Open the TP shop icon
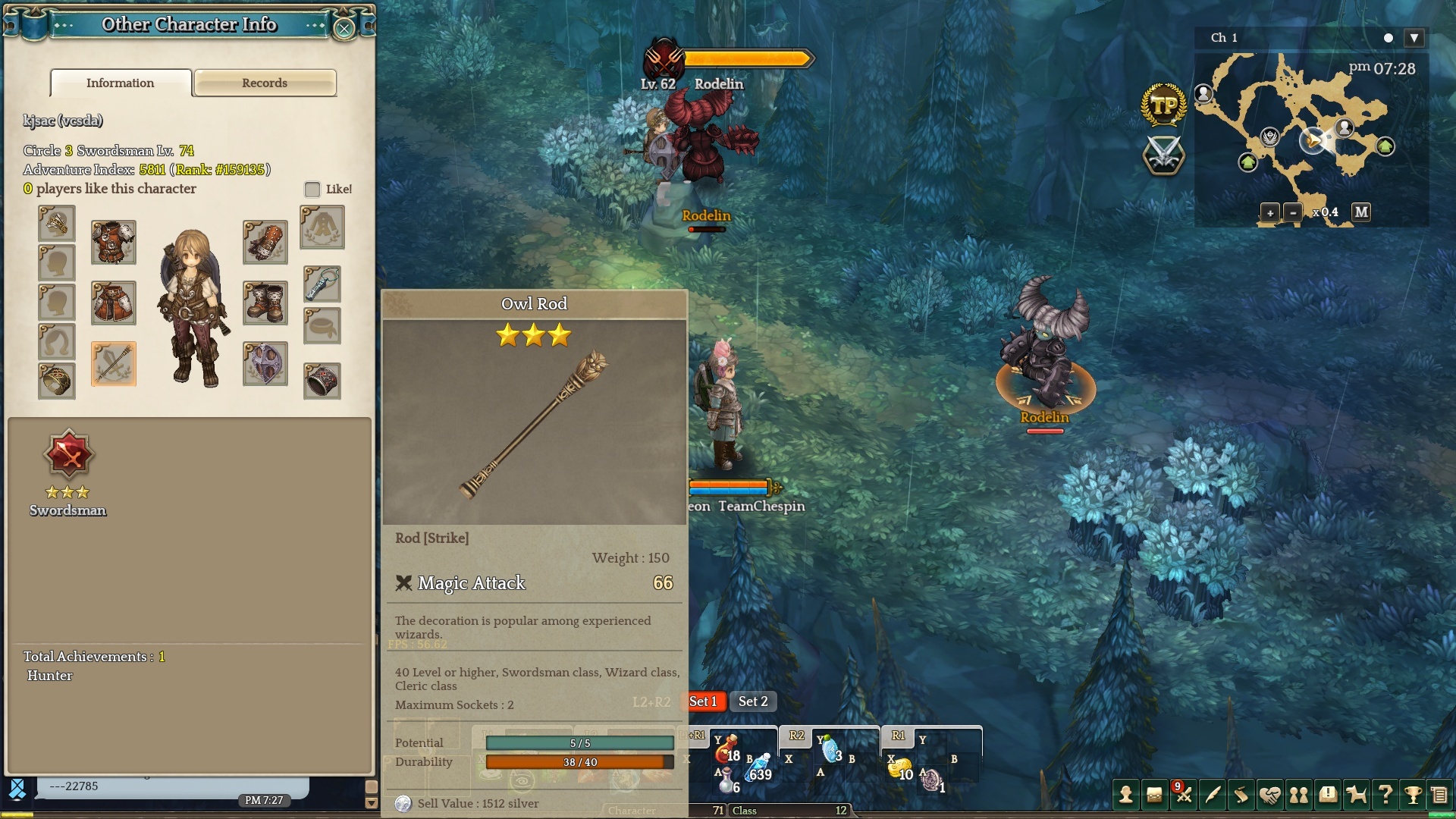The width and height of the screenshot is (1456, 819). (x=1163, y=105)
